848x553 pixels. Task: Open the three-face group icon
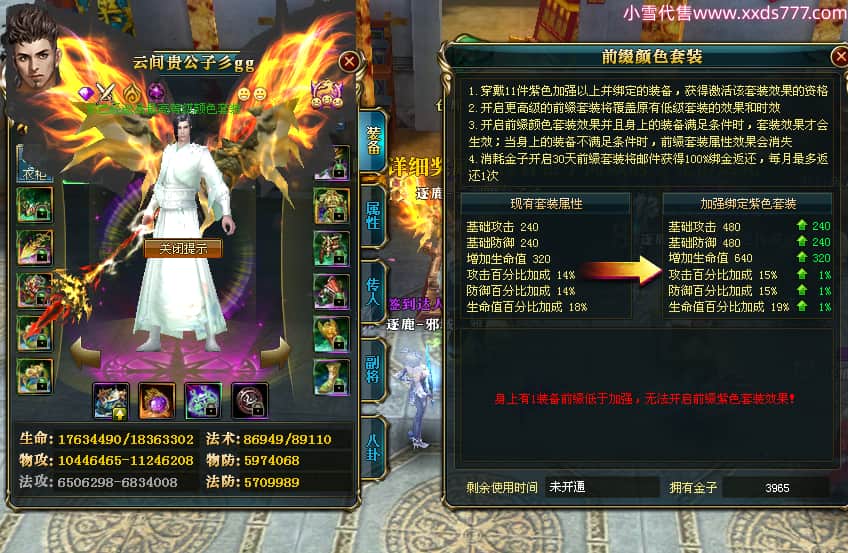[328, 94]
